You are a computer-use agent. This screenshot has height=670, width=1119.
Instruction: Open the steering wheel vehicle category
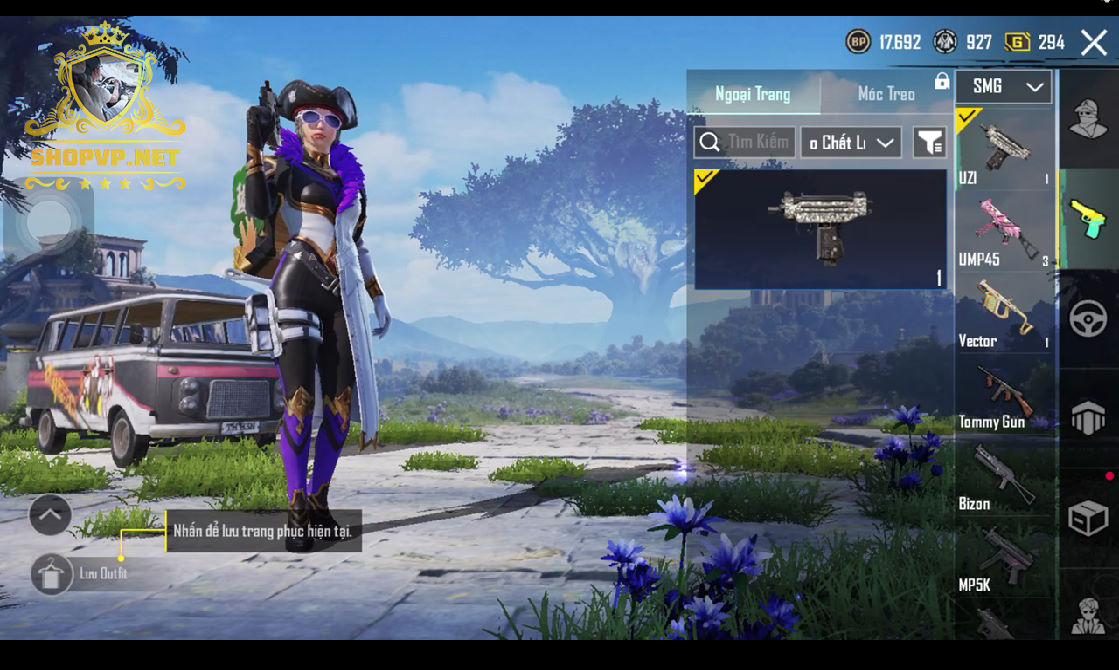(1088, 320)
